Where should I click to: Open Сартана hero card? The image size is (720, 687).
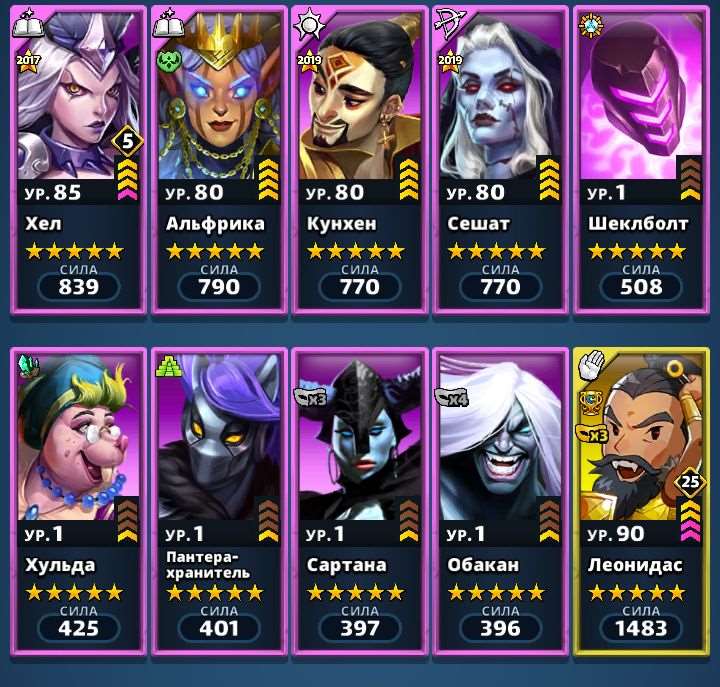[x=359, y=500]
